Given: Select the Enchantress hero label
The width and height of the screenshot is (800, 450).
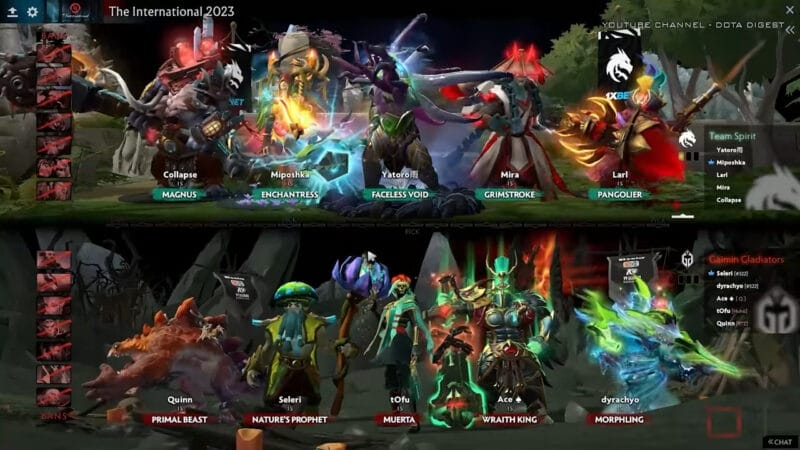Looking at the screenshot, I should coord(289,194).
